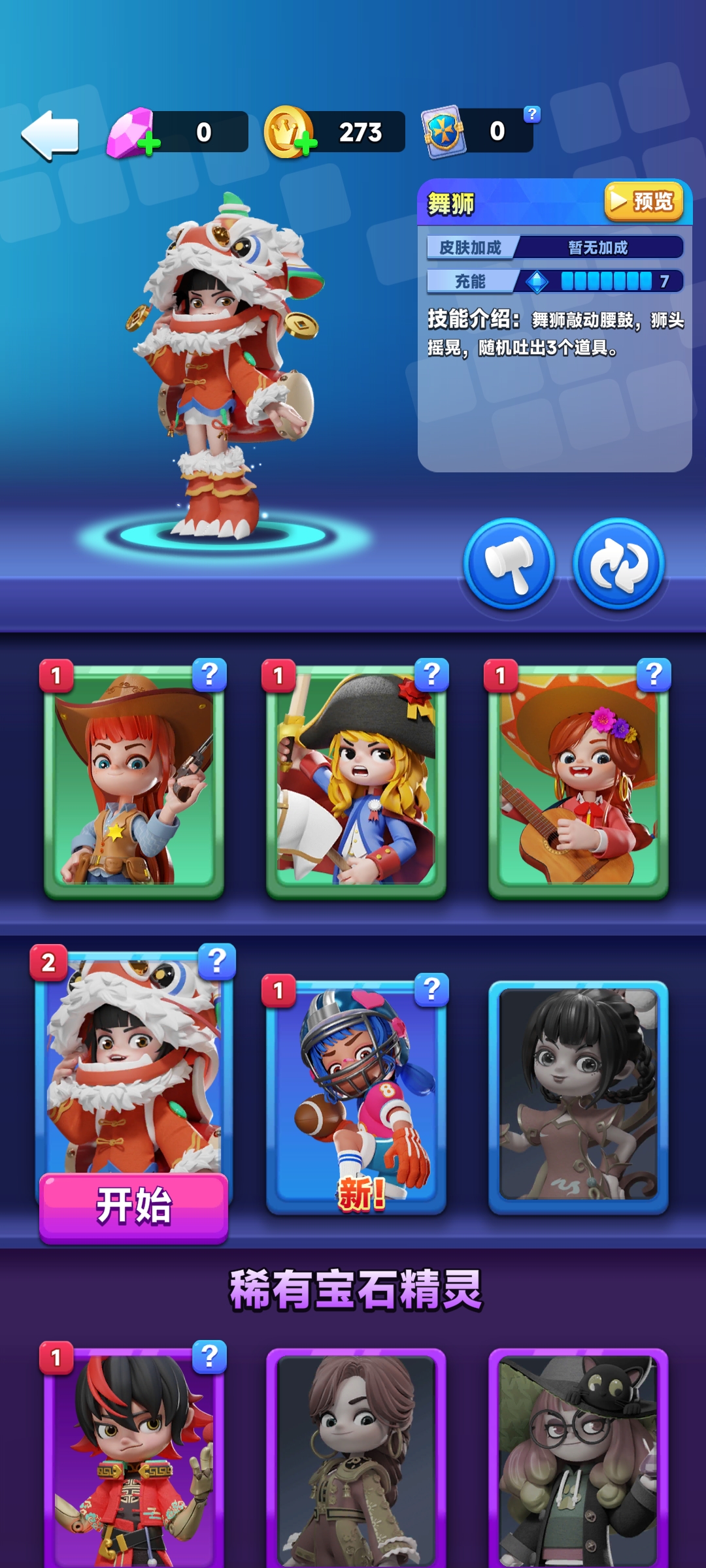Select the cowgirl with revolver card
The width and height of the screenshot is (706, 1568).
134,781
